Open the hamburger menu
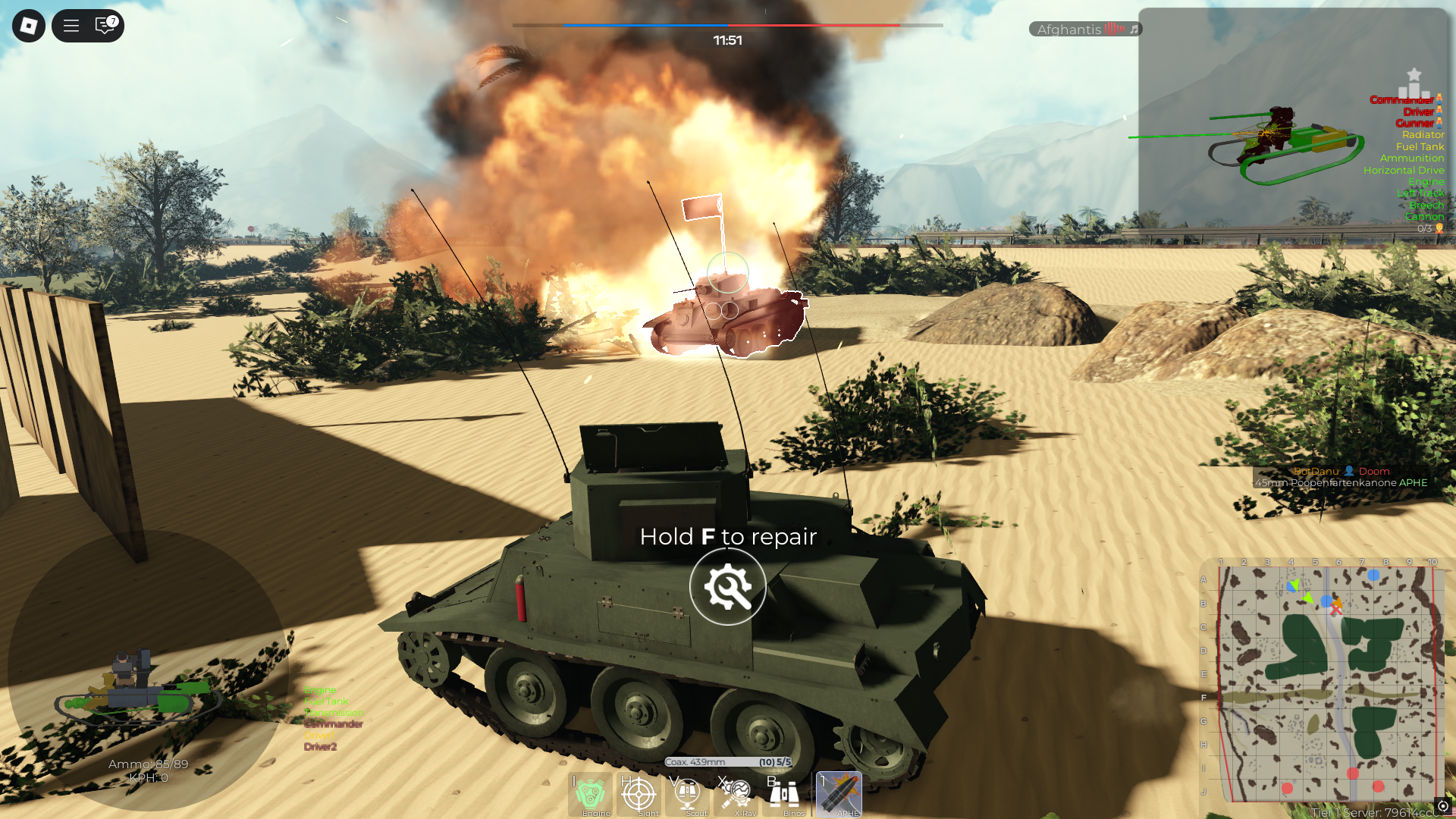The height and width of the screenshot is (819, 1456). pyautogui.click(x=71, y=25)
